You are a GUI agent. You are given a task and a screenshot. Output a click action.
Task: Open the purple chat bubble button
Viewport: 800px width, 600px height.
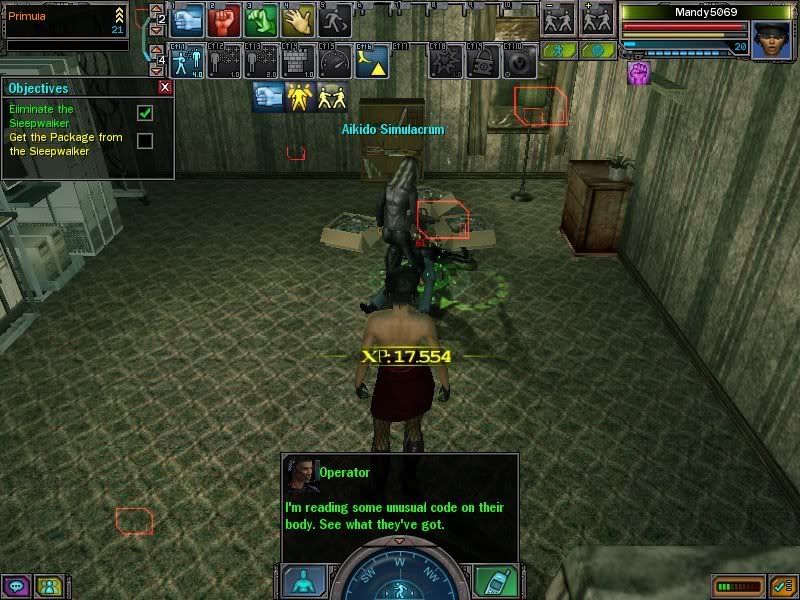click(x=16, y=586)
